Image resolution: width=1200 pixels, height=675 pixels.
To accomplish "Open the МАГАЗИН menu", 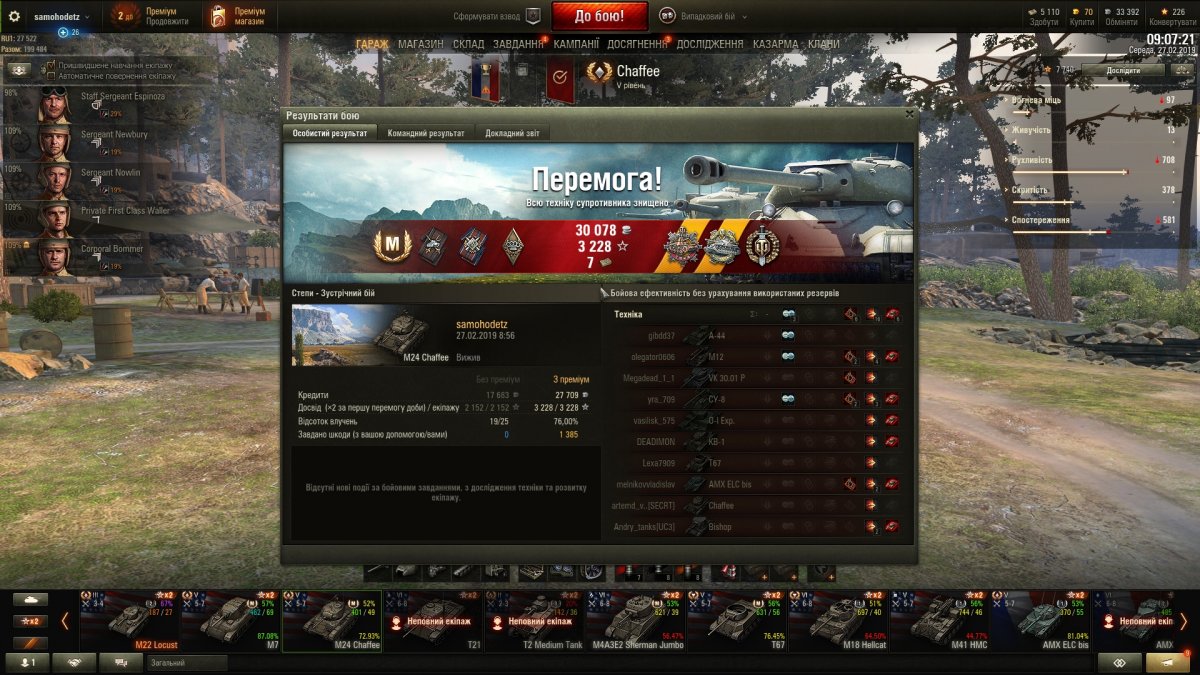I will [x=420, y=44].
